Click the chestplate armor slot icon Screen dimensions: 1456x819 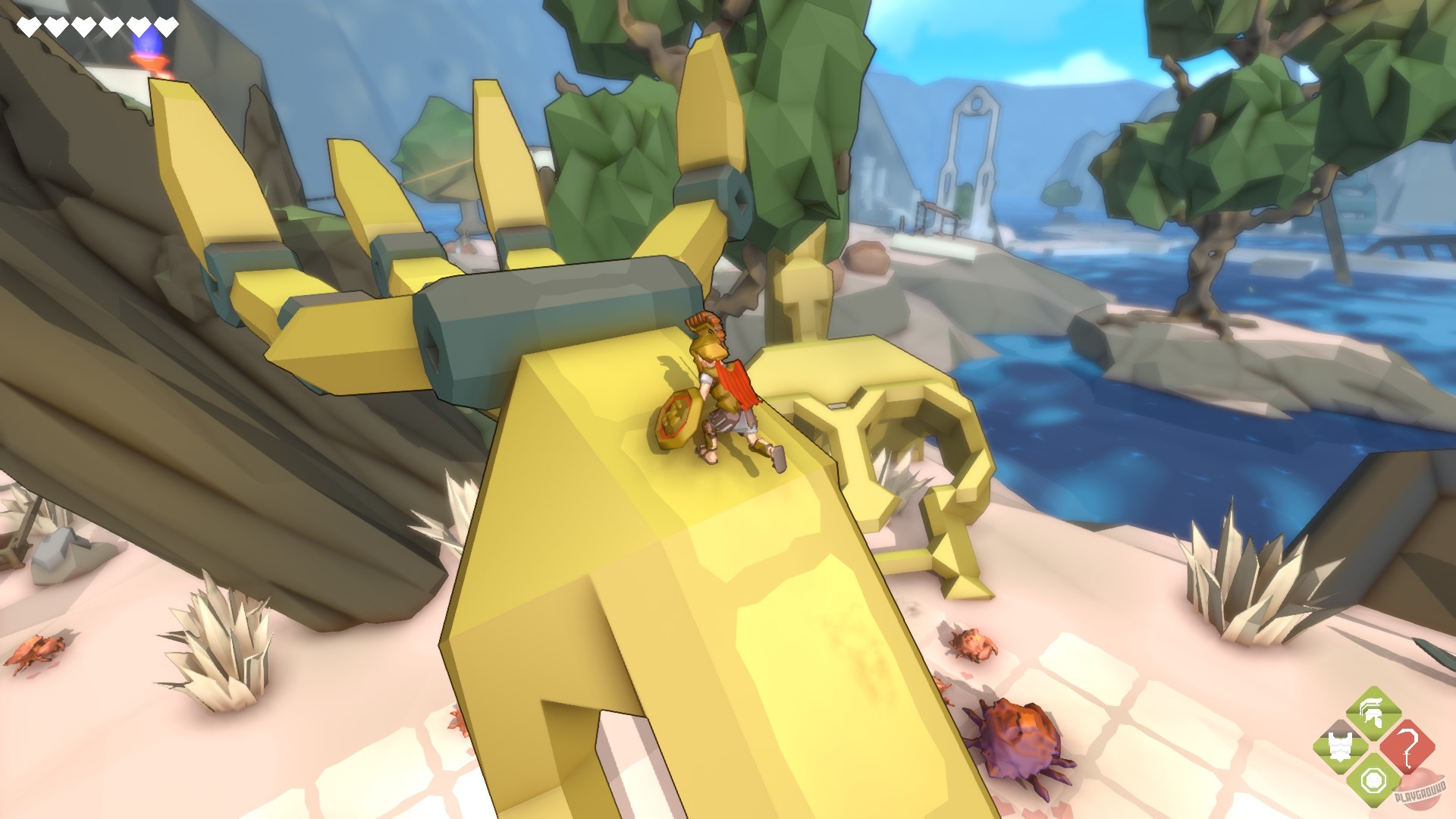1340,745
